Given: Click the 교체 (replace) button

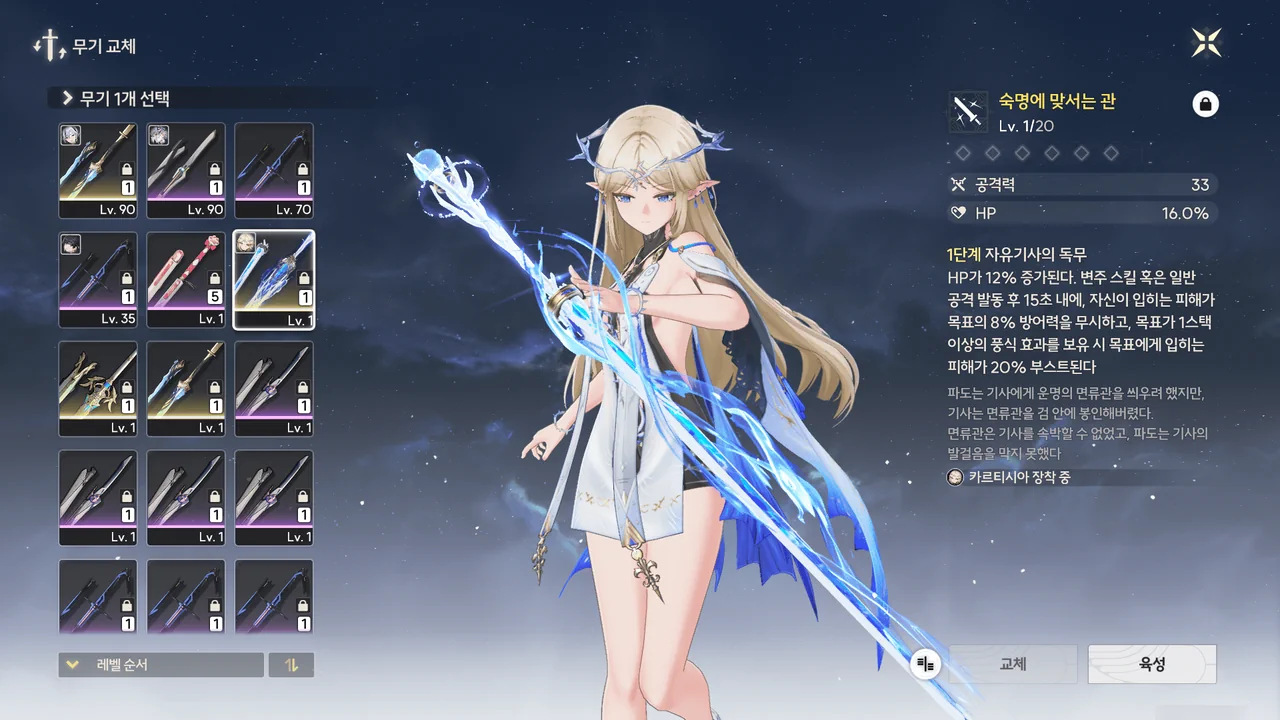Looking at the screenshot, I should (x=1012, y=664).
